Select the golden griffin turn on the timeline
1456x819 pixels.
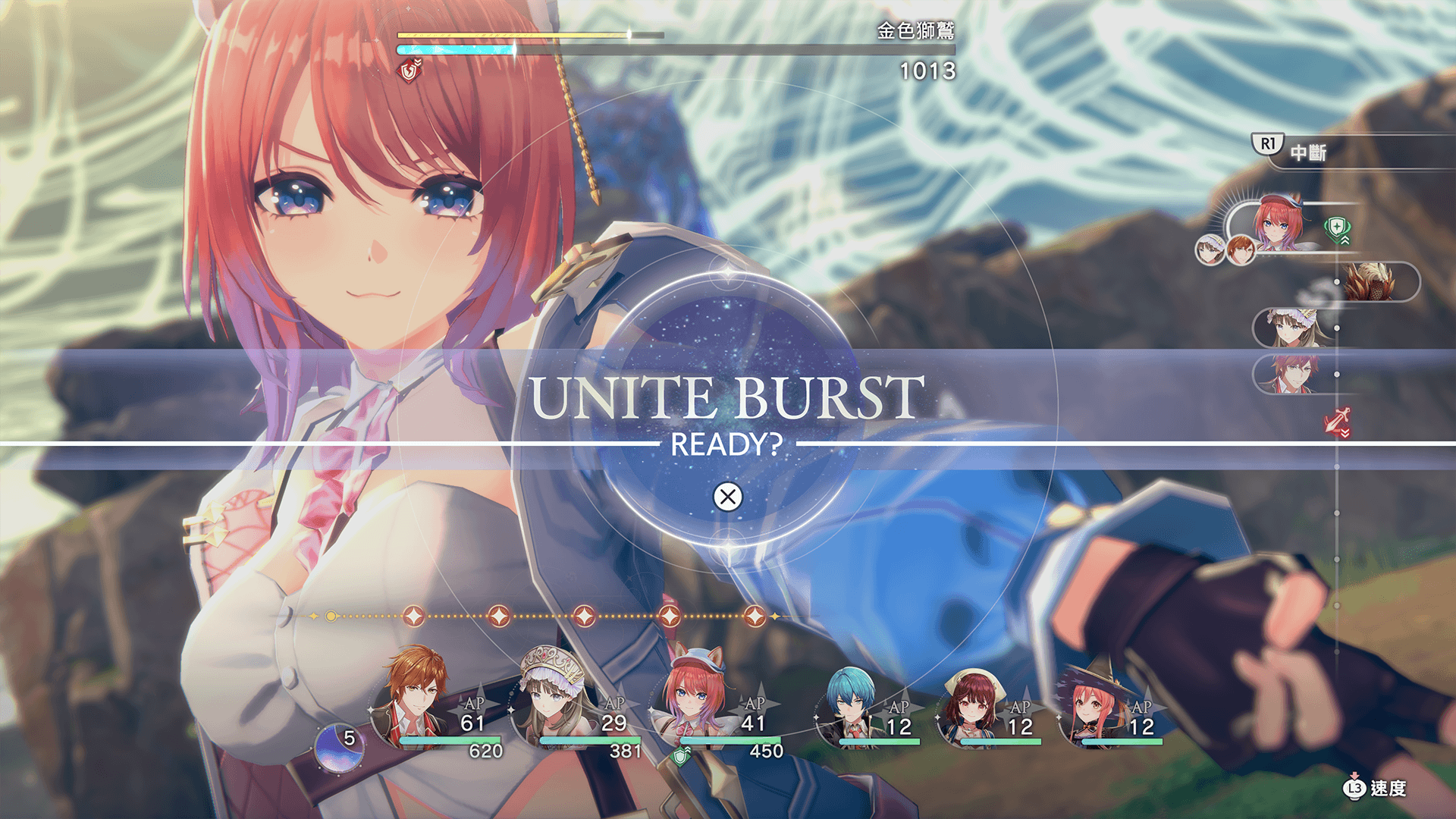click(x=1371, y=282)
